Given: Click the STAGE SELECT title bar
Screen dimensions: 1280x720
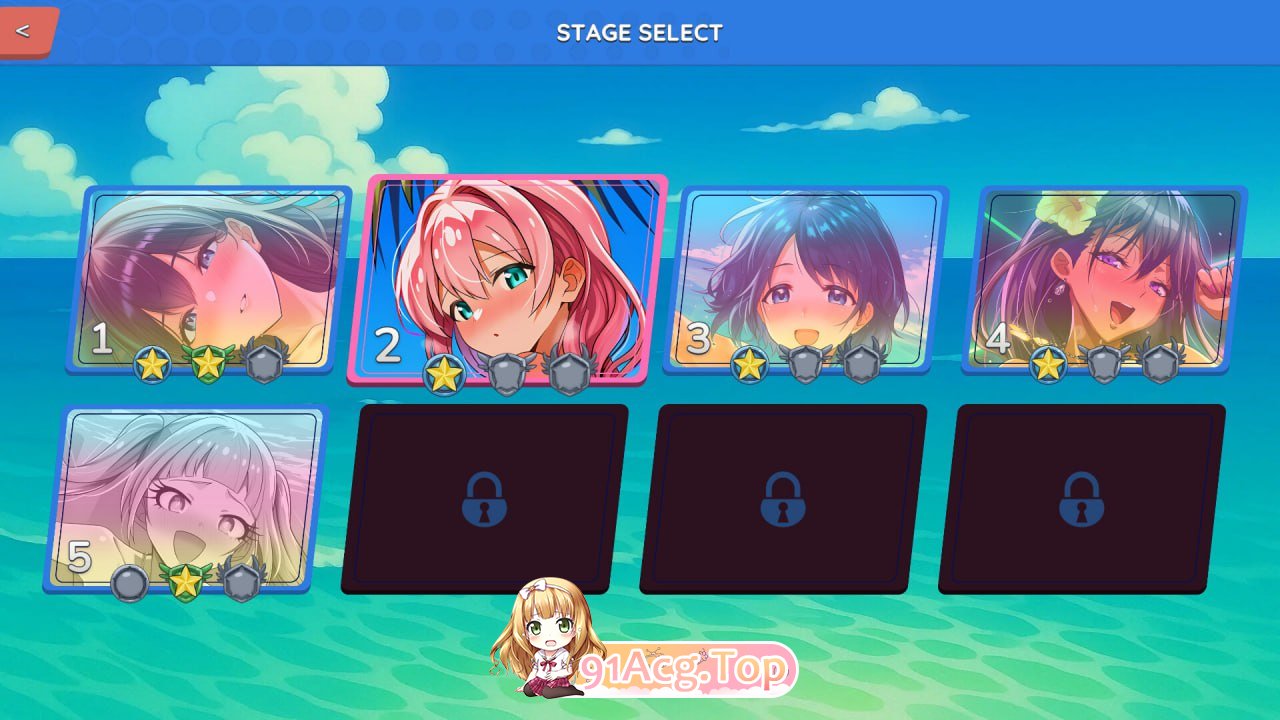Looking at the screenshot, I should pyautogui.click(x=640, y=32).
